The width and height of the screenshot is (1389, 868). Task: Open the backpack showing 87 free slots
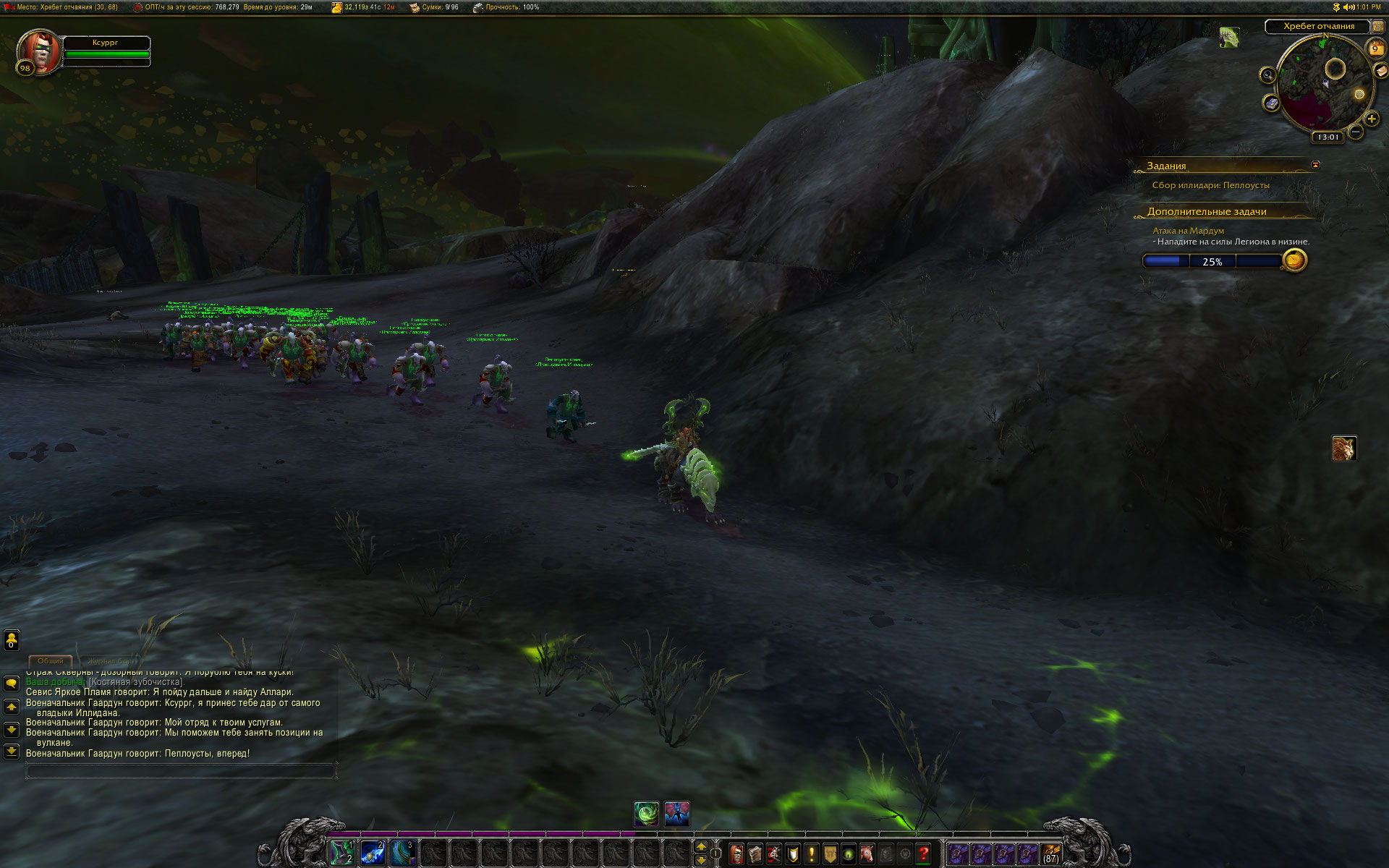point(1051,854)
